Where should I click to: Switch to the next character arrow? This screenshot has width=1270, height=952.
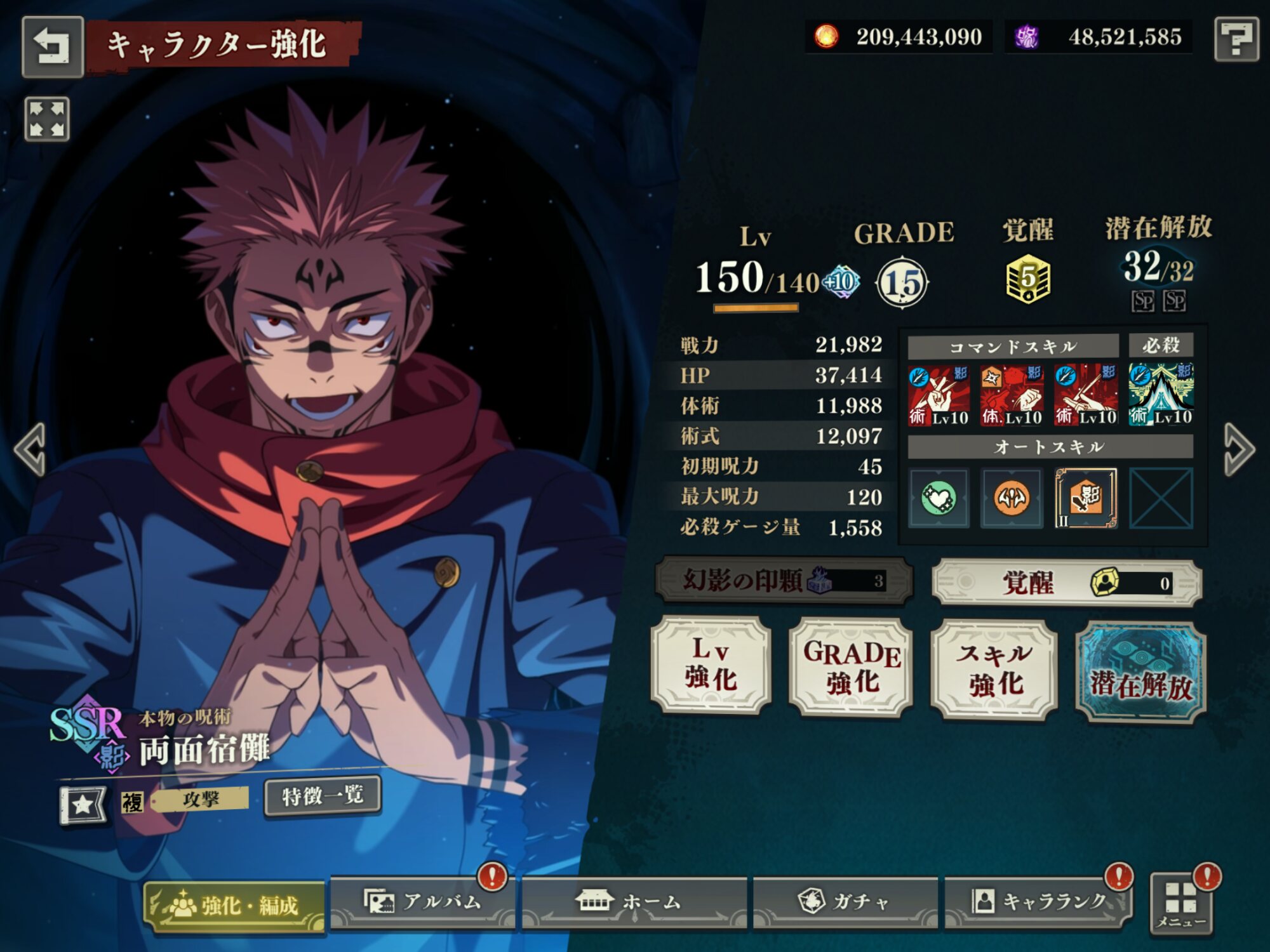[1239, 449]
